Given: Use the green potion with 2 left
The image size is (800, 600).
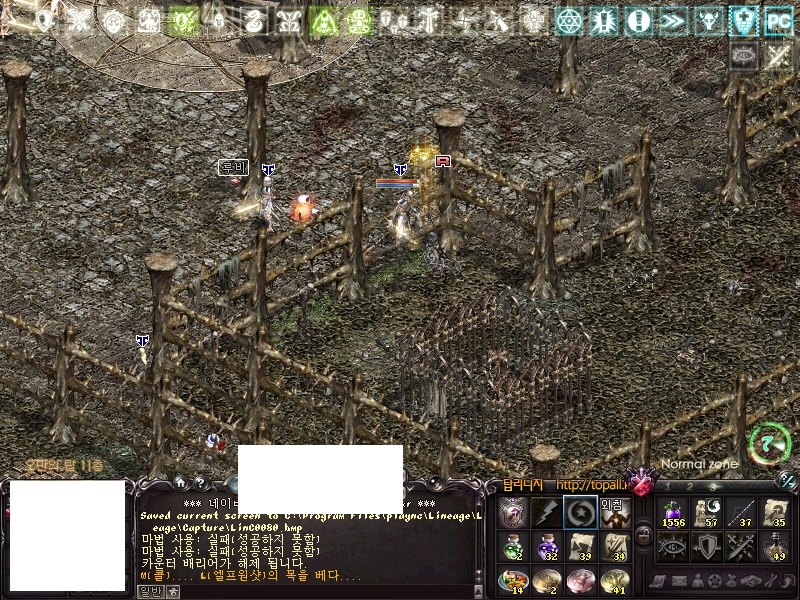Looking at the screenshot, I should pyautogui.click(x=512, y=546).
